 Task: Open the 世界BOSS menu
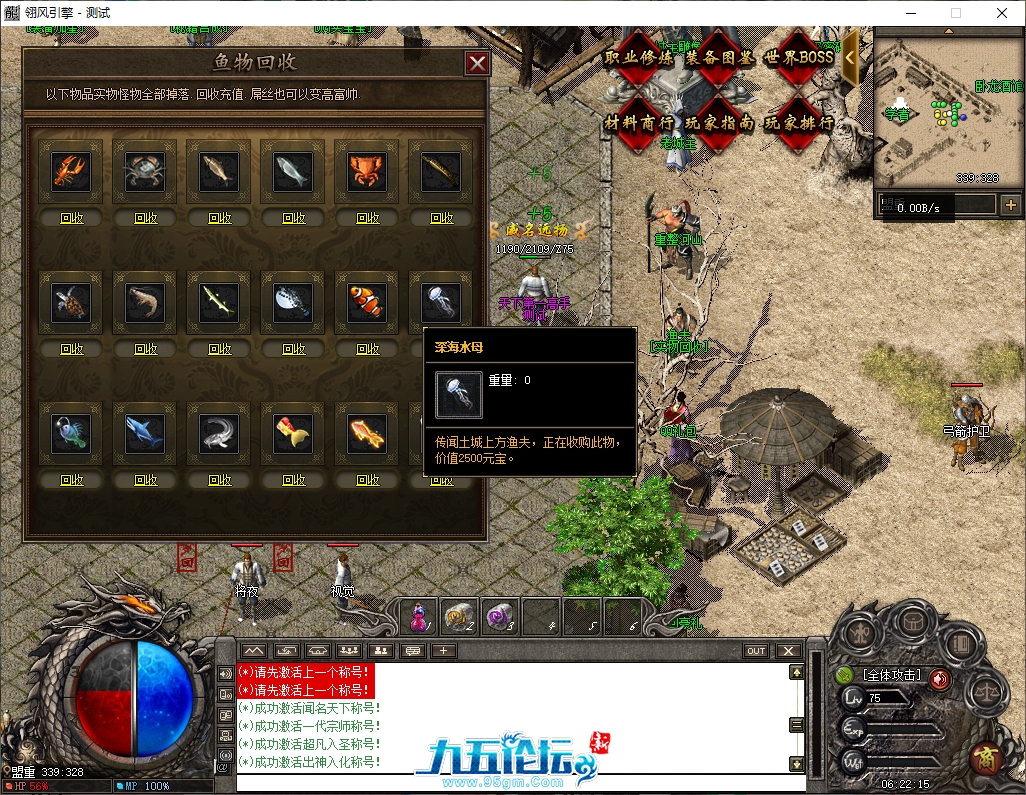tap(799, 58)
